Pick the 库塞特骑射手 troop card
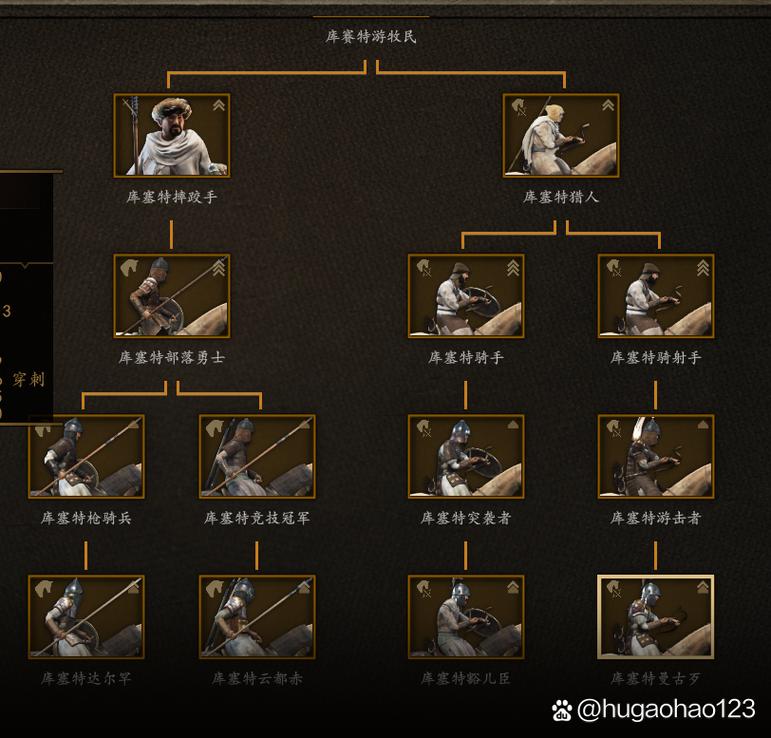 [x=656, y=296]
